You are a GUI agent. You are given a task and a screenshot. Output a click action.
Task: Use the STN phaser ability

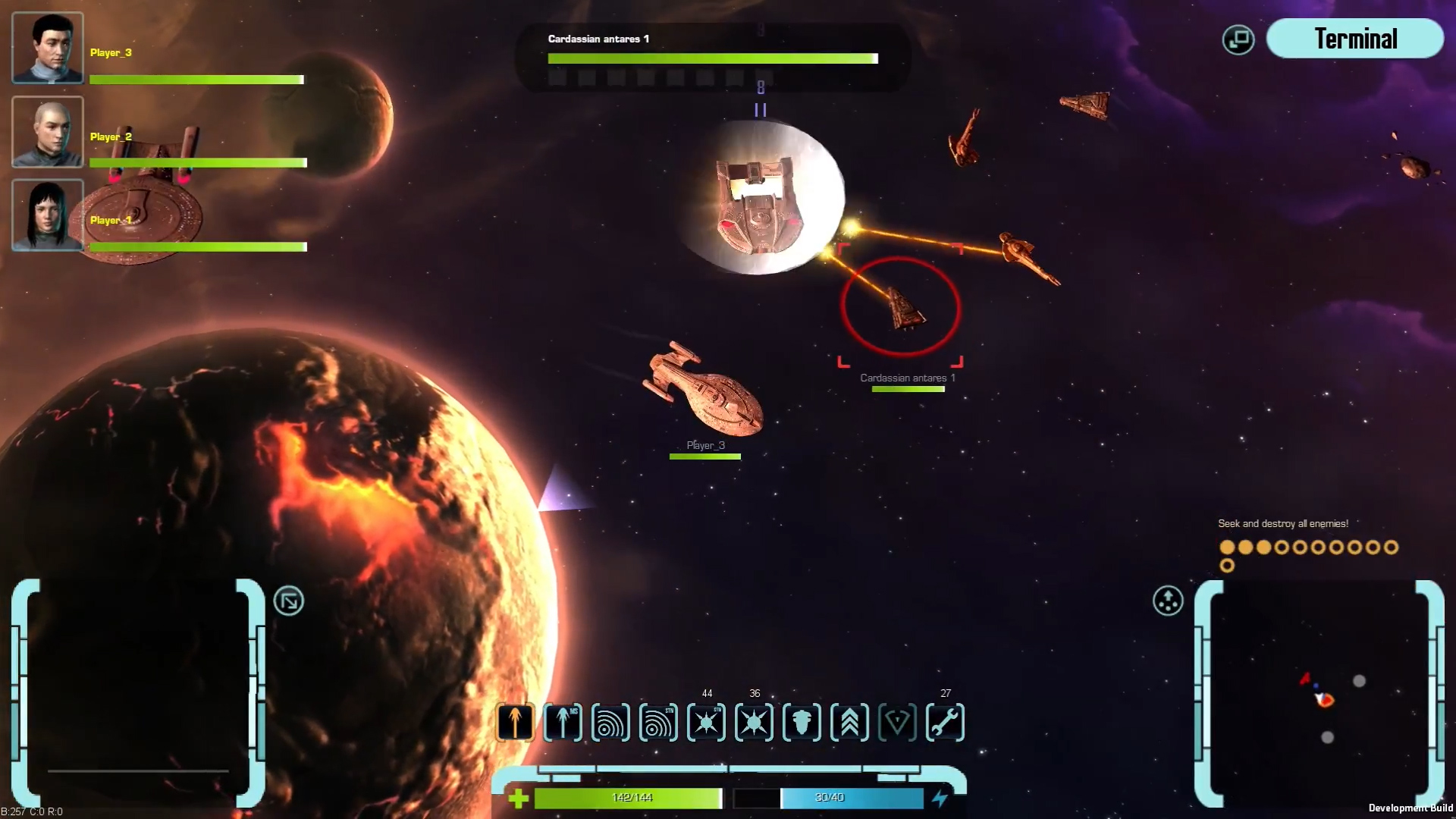coord(658,723)
